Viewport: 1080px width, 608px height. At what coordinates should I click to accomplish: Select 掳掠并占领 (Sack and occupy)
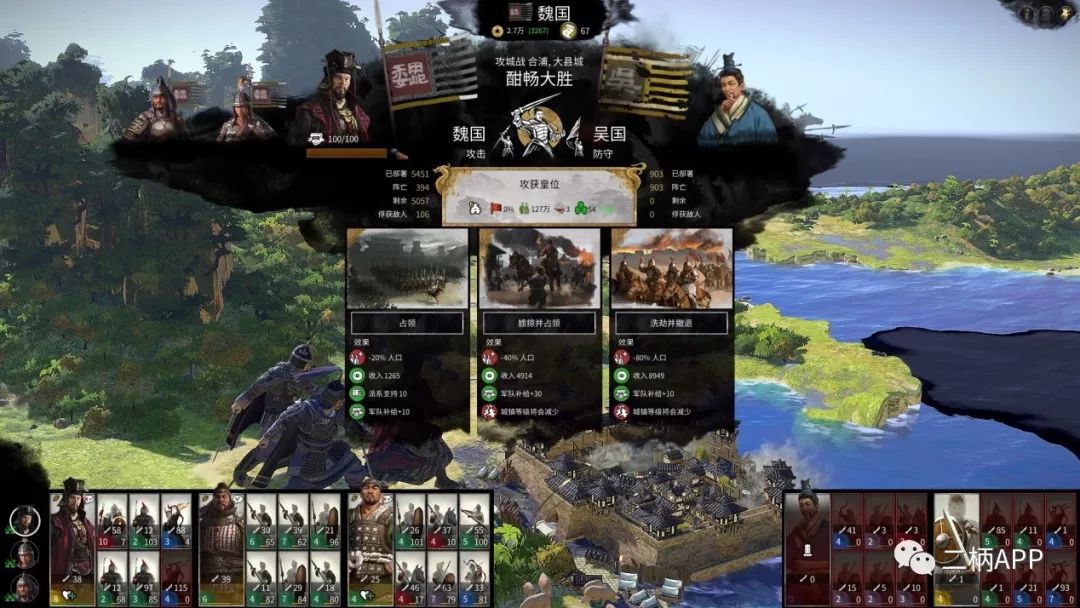pos(539,323)
